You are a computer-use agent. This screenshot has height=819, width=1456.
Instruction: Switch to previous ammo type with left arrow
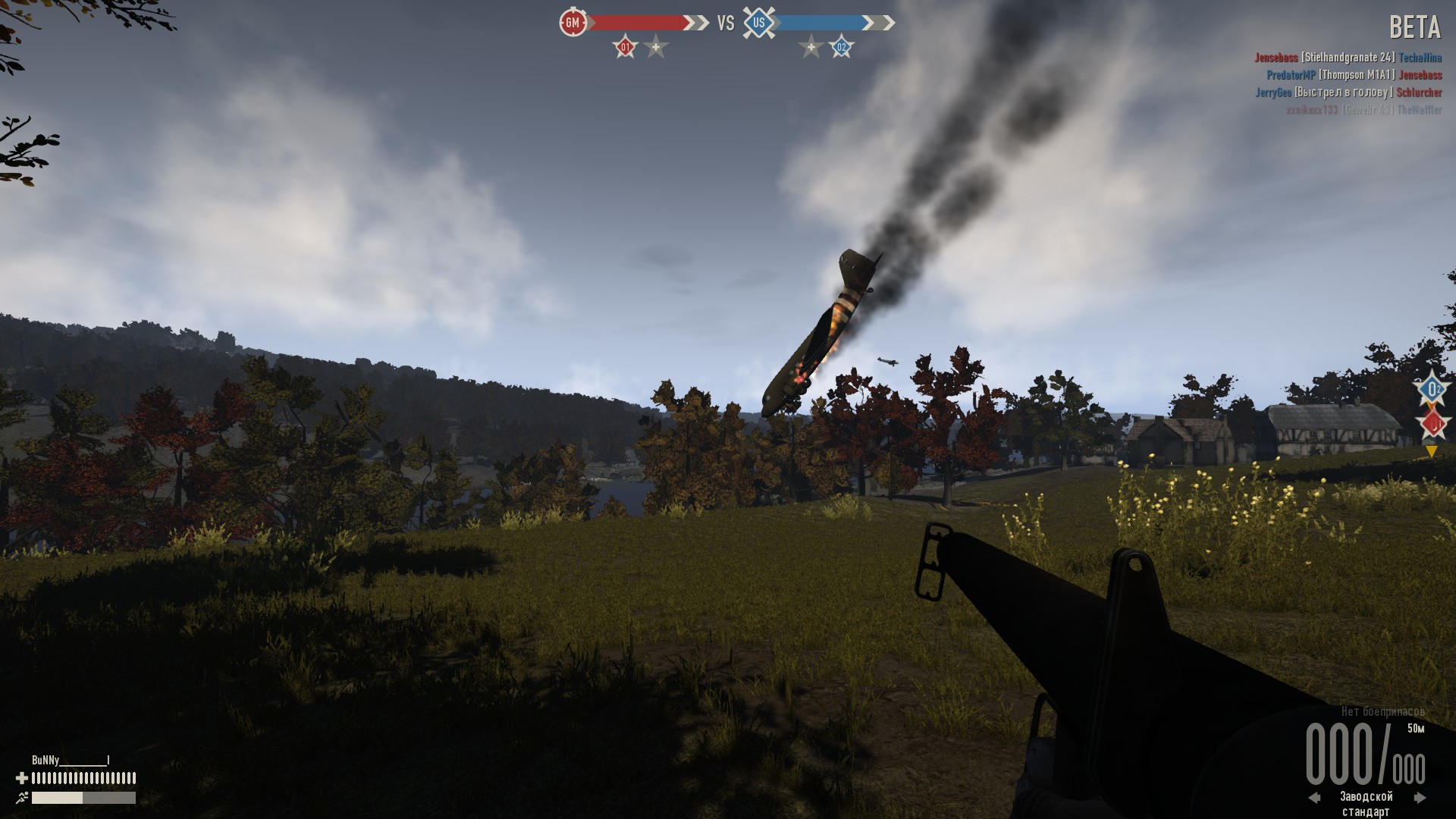pyautogui.click(x=1315, y=797)
